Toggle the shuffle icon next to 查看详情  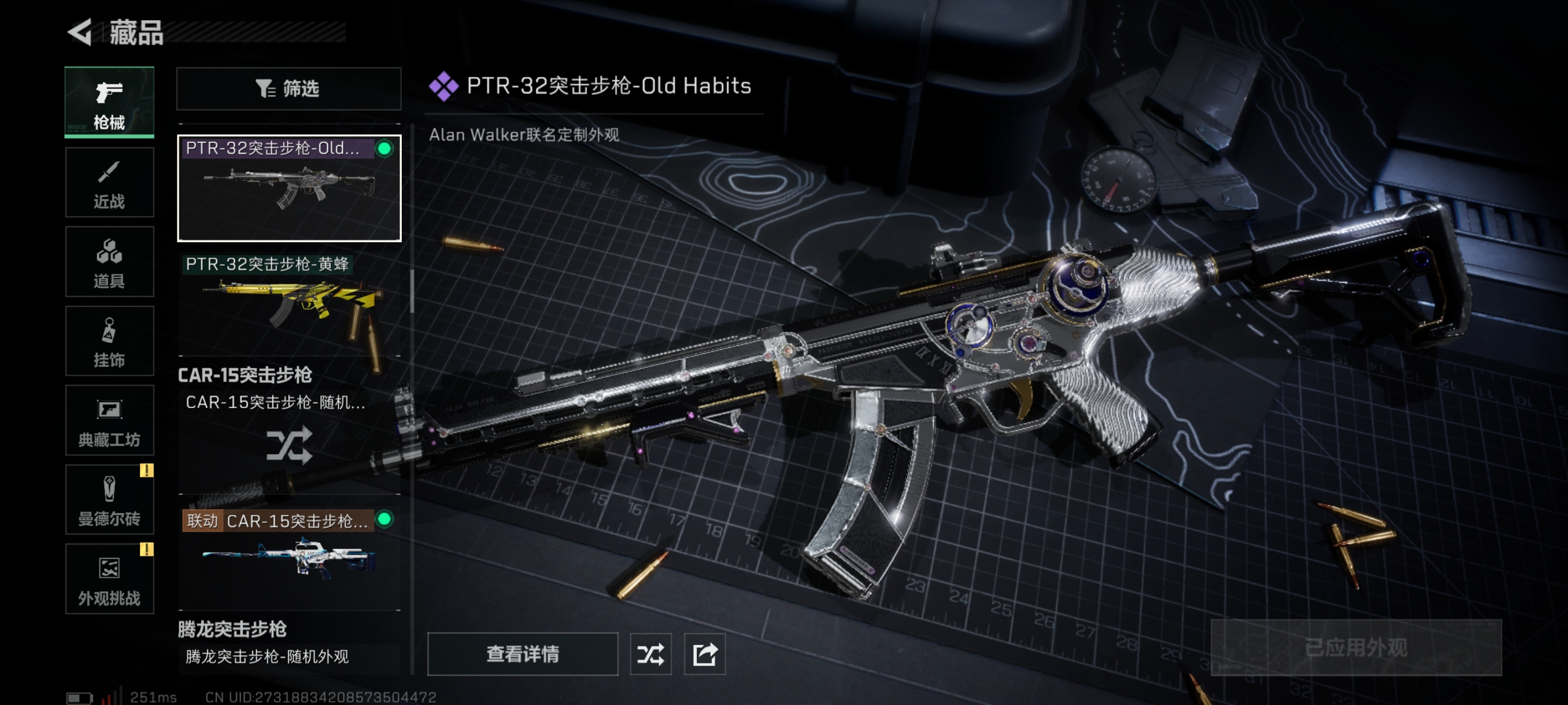650,654
